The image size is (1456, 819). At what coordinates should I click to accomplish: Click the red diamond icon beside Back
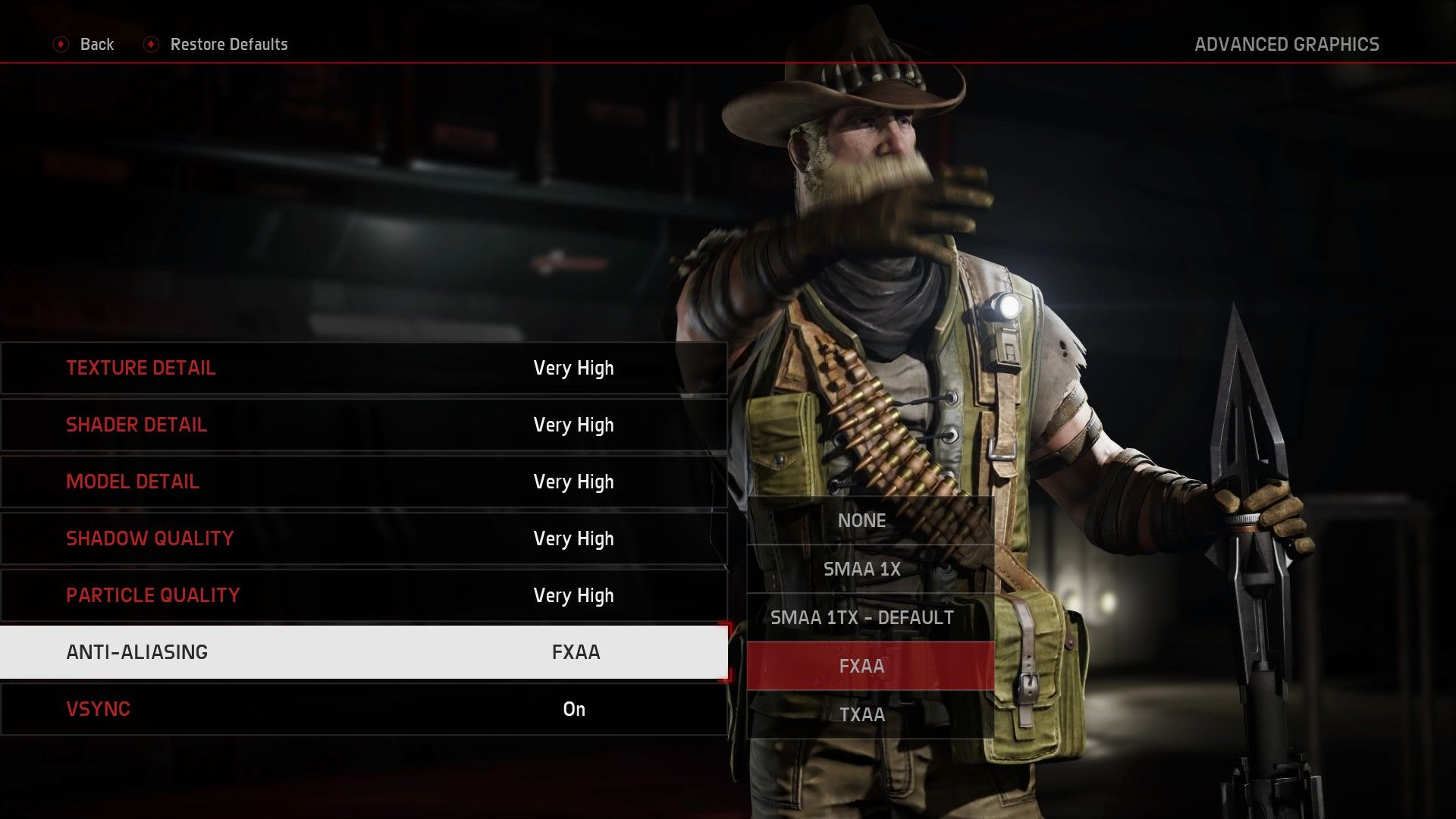coord(61,44)
